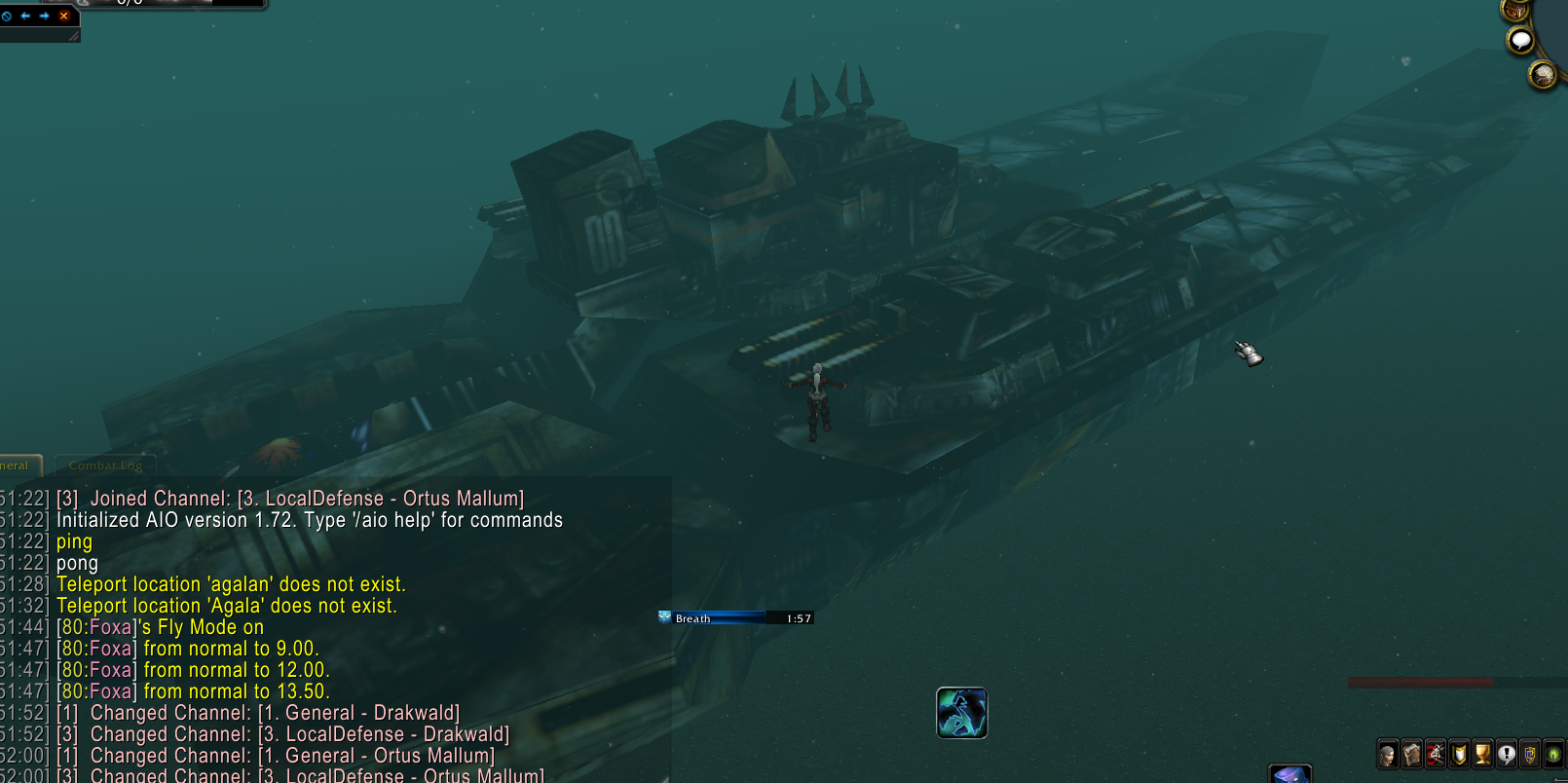Click the green glowing orb micro button

(1553, 754)
